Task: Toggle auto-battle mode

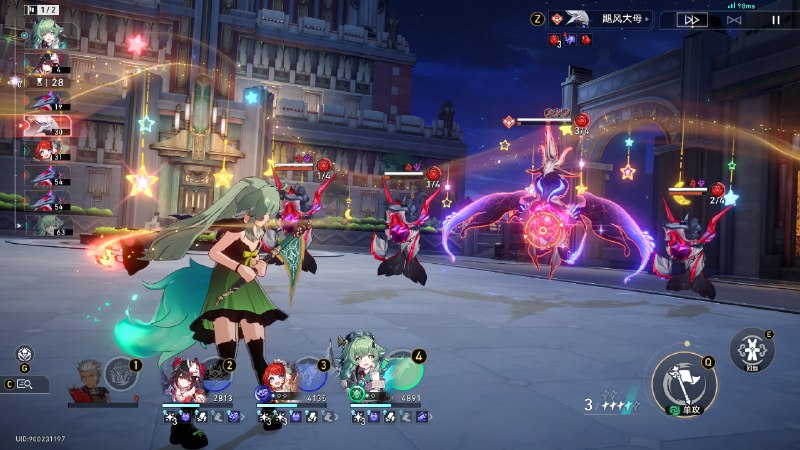Action: 735,19
